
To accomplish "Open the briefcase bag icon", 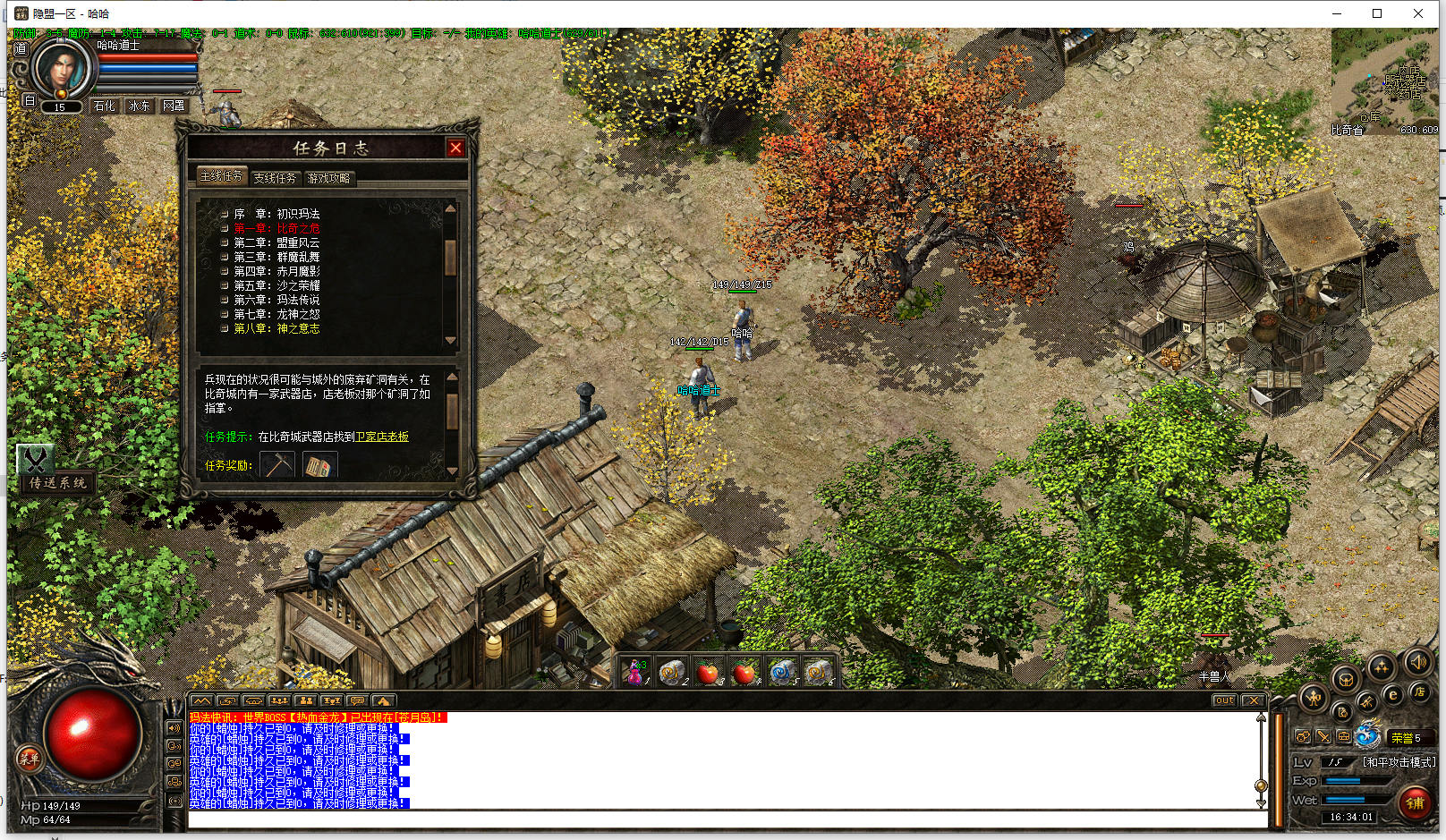I will (1343, 736).
